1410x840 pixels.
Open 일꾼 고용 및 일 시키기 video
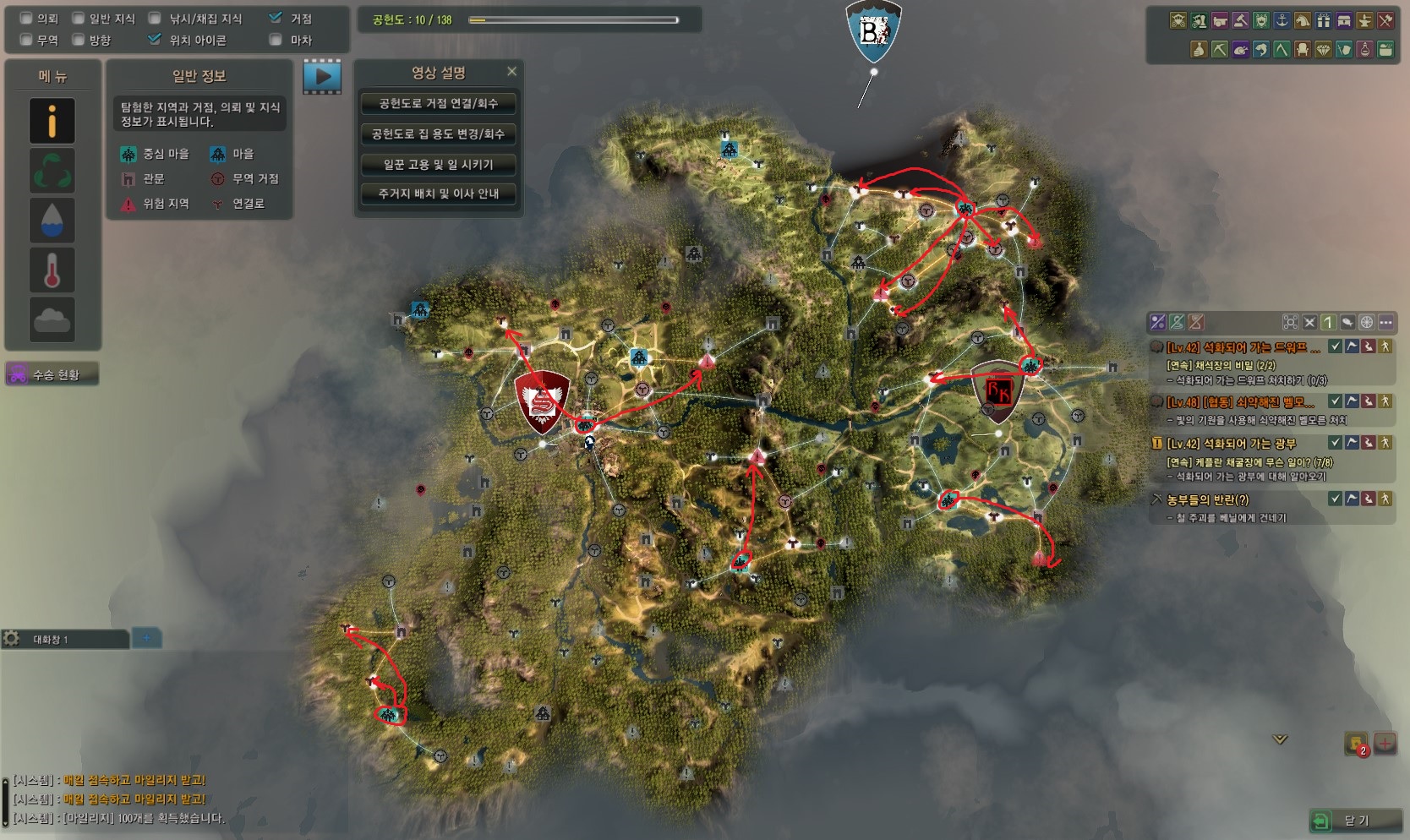438,165
